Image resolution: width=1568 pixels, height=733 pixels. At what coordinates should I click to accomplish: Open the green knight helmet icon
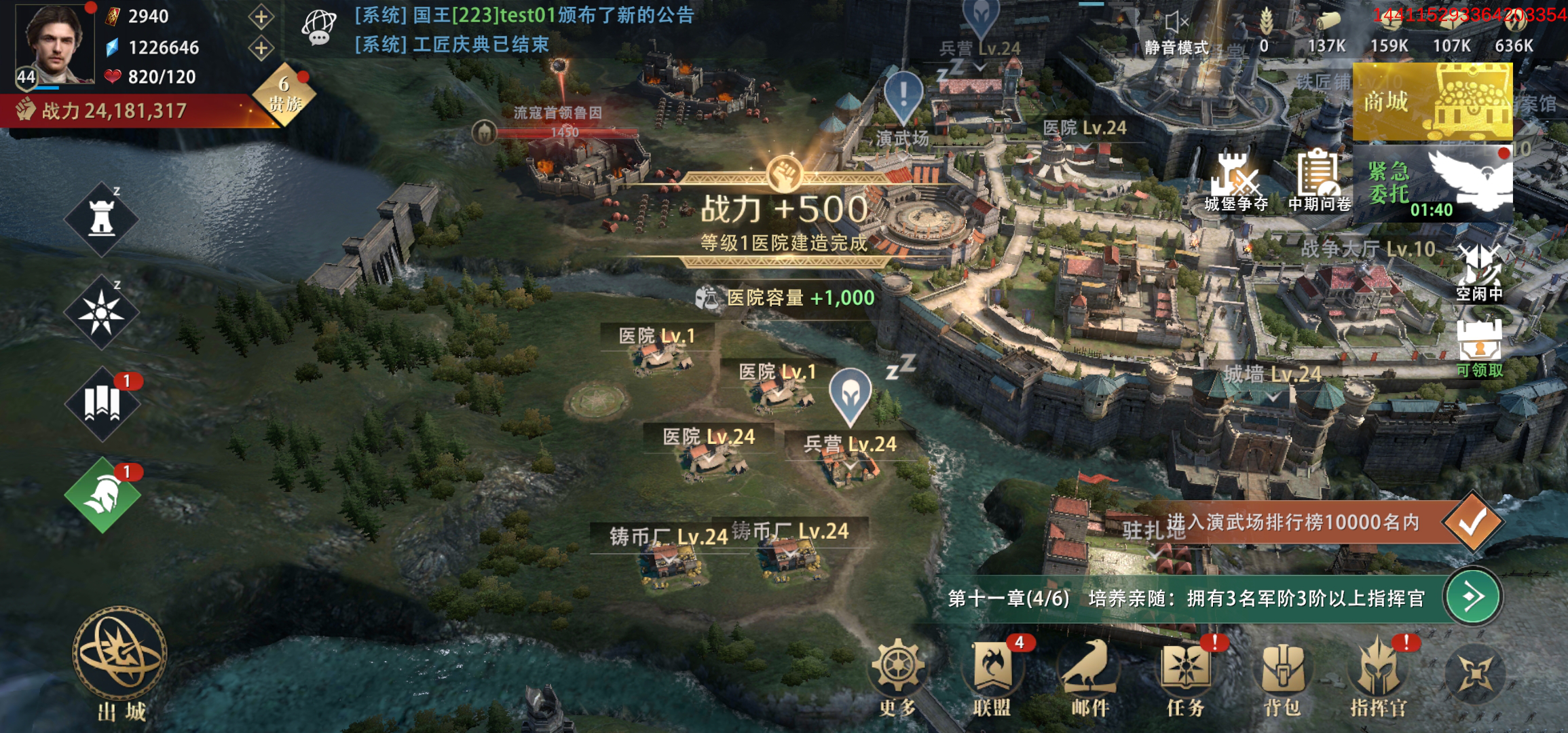[x=102, y=495]
